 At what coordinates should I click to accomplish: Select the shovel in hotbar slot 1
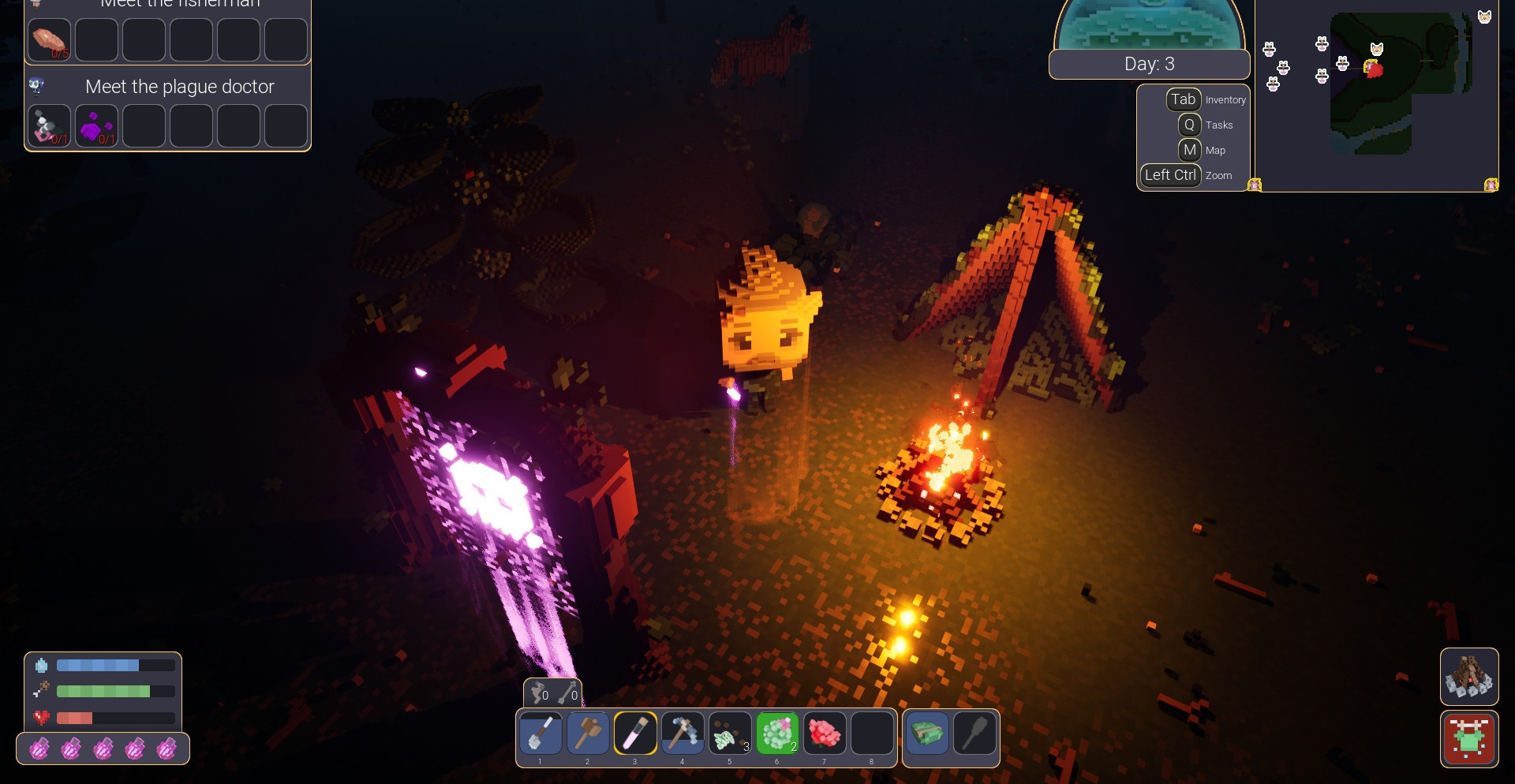(541, 734)
